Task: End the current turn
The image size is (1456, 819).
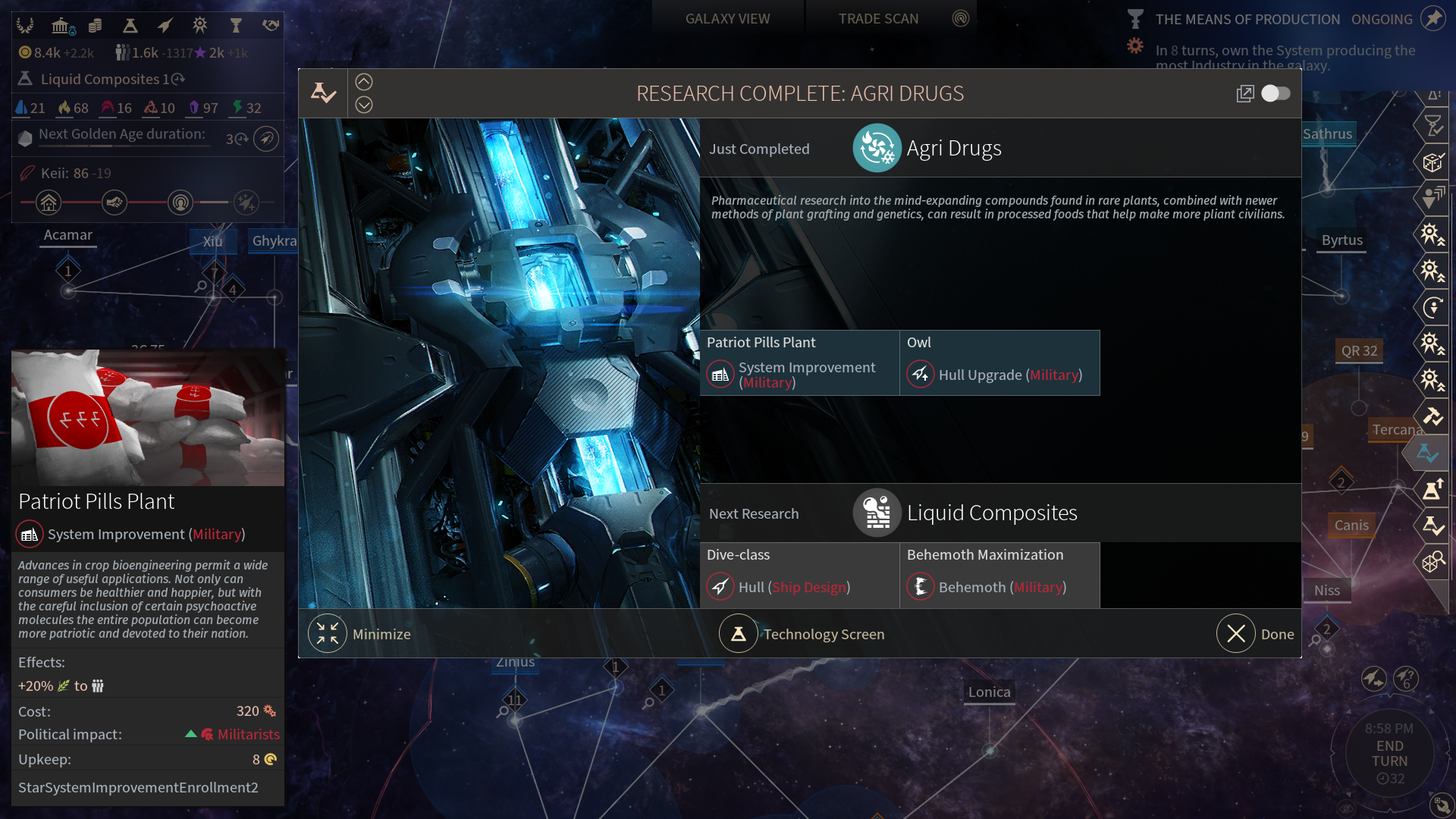Action: (1389, 754)
